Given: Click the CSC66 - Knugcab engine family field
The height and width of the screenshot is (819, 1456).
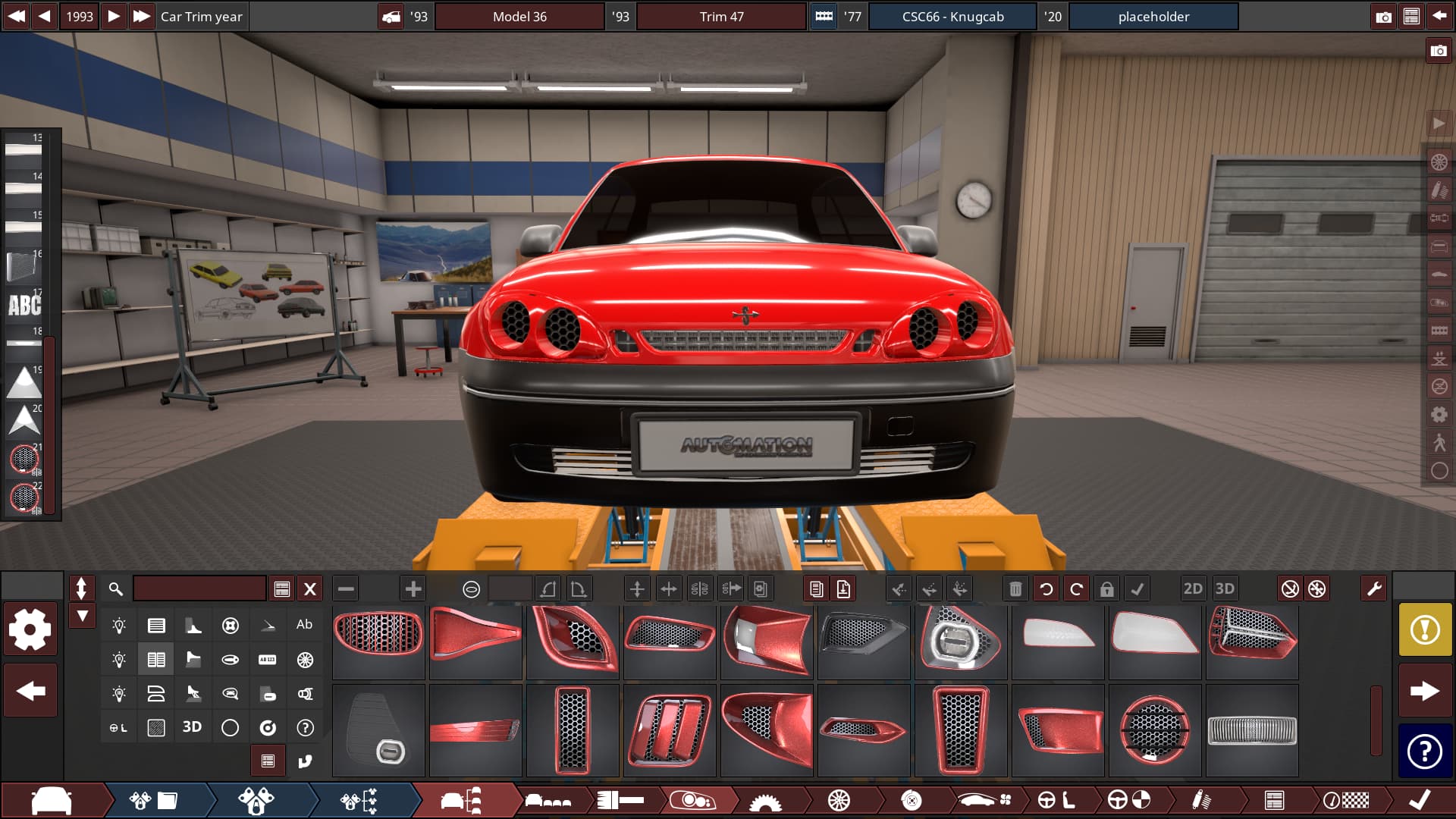Looking at the screenshot, I should [952, 17].
